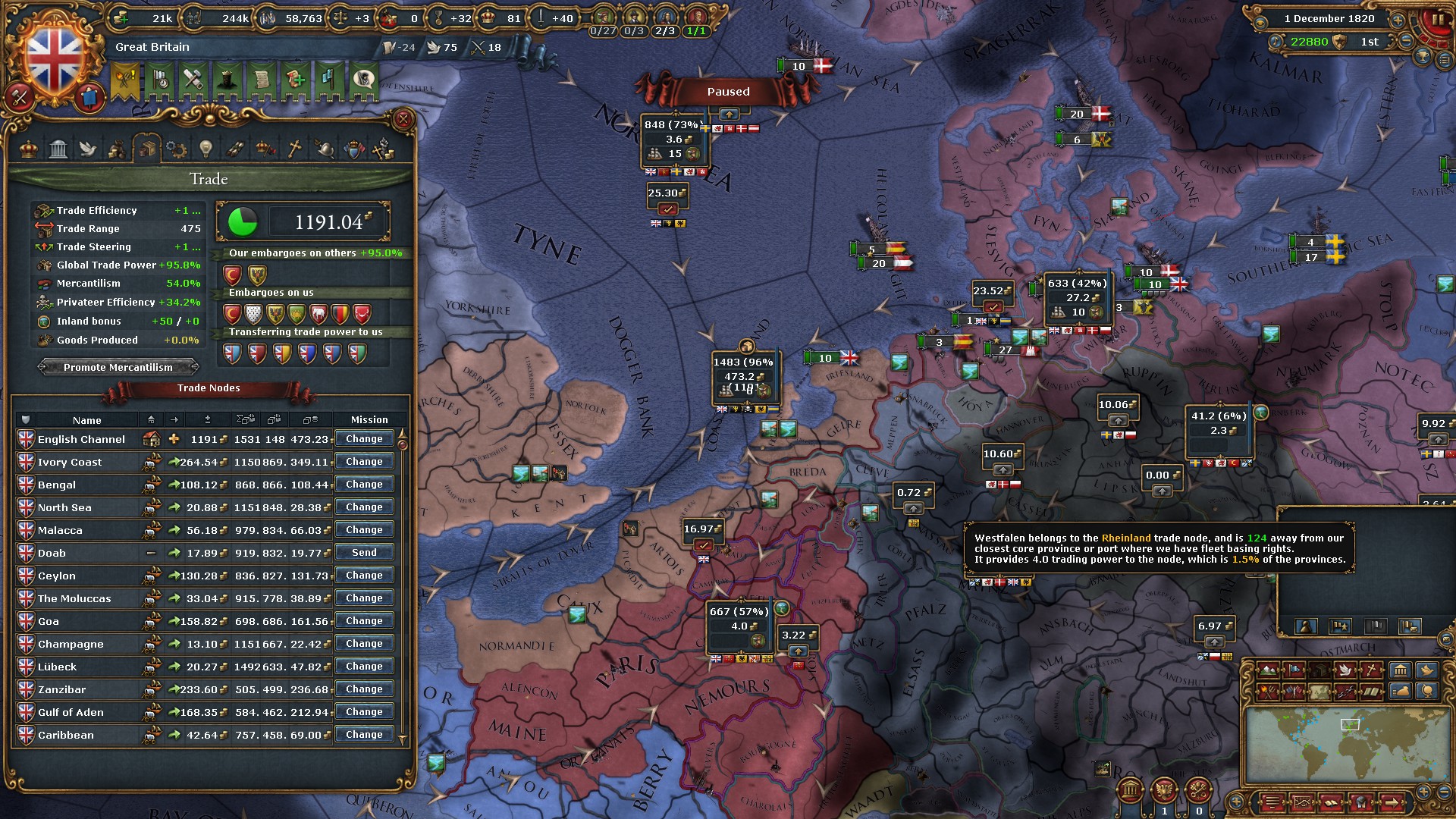This screenshot has height=819, width=1456.
Task: Open the Technology panel with the gears icon
Action: [x=176, y=149]
